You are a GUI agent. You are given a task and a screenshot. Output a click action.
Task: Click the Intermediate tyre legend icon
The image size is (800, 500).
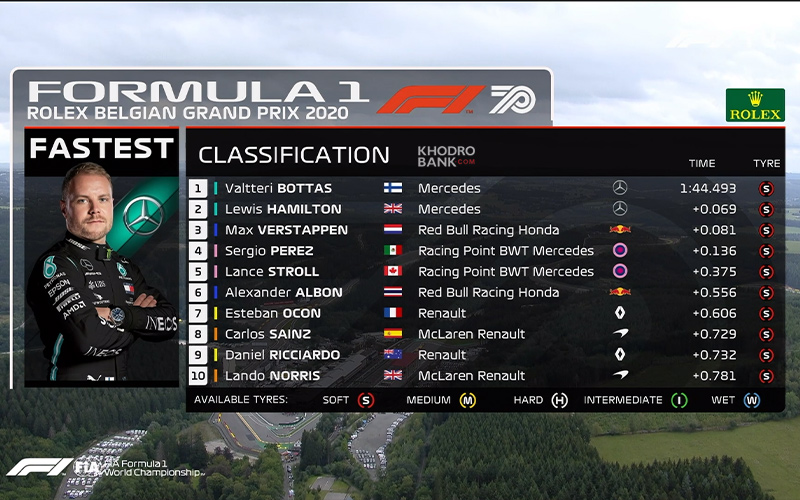(x=679, y=400)
